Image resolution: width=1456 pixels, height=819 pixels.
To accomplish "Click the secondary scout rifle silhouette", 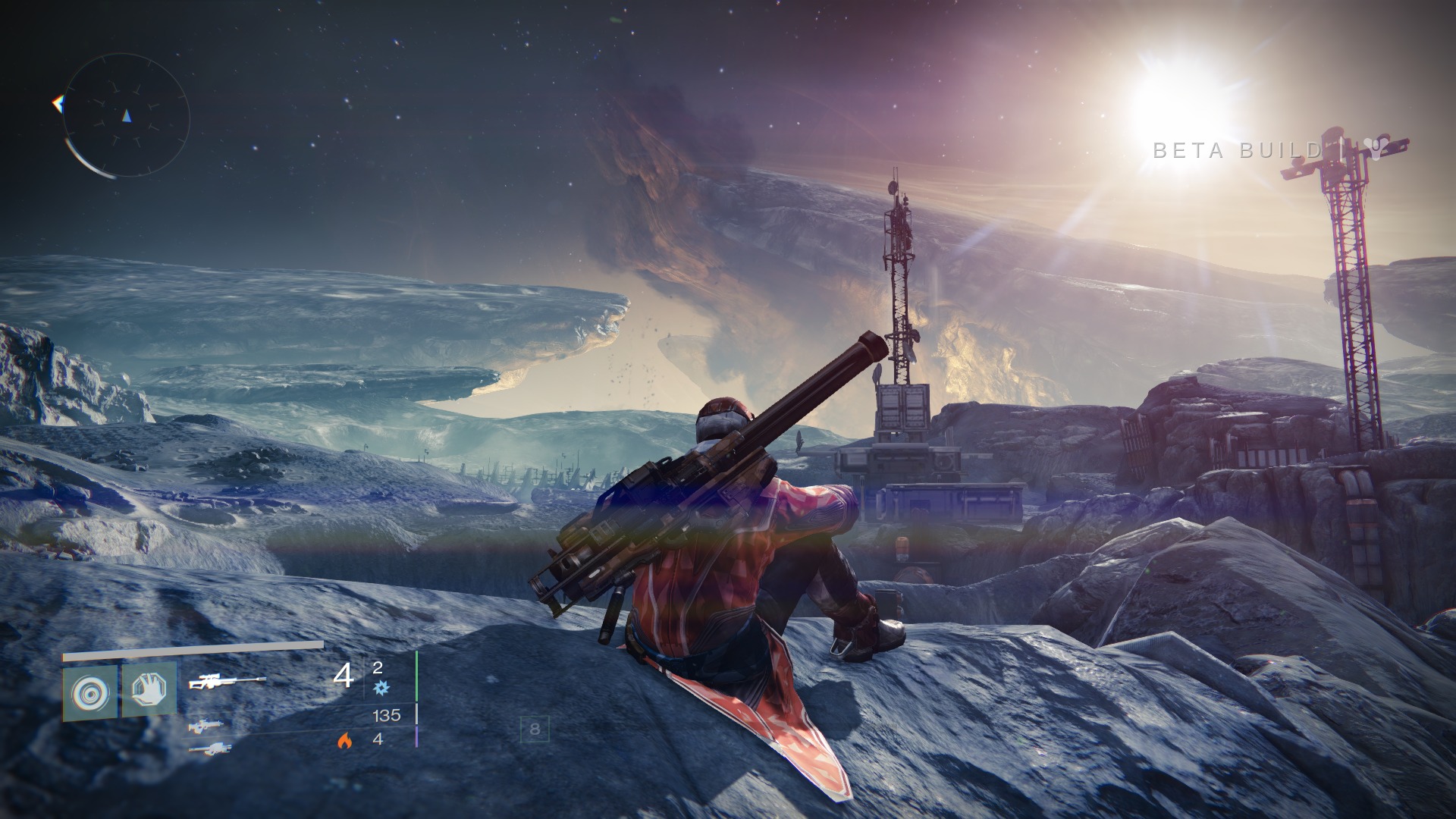I will coord(206,726).
